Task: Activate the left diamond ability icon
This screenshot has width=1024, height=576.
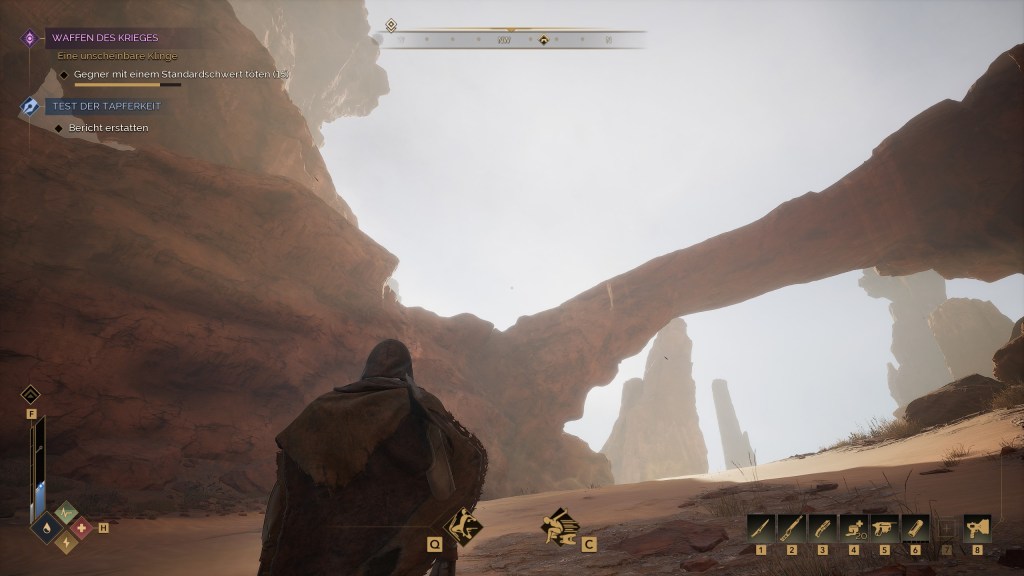Action: tap(462, 525)
